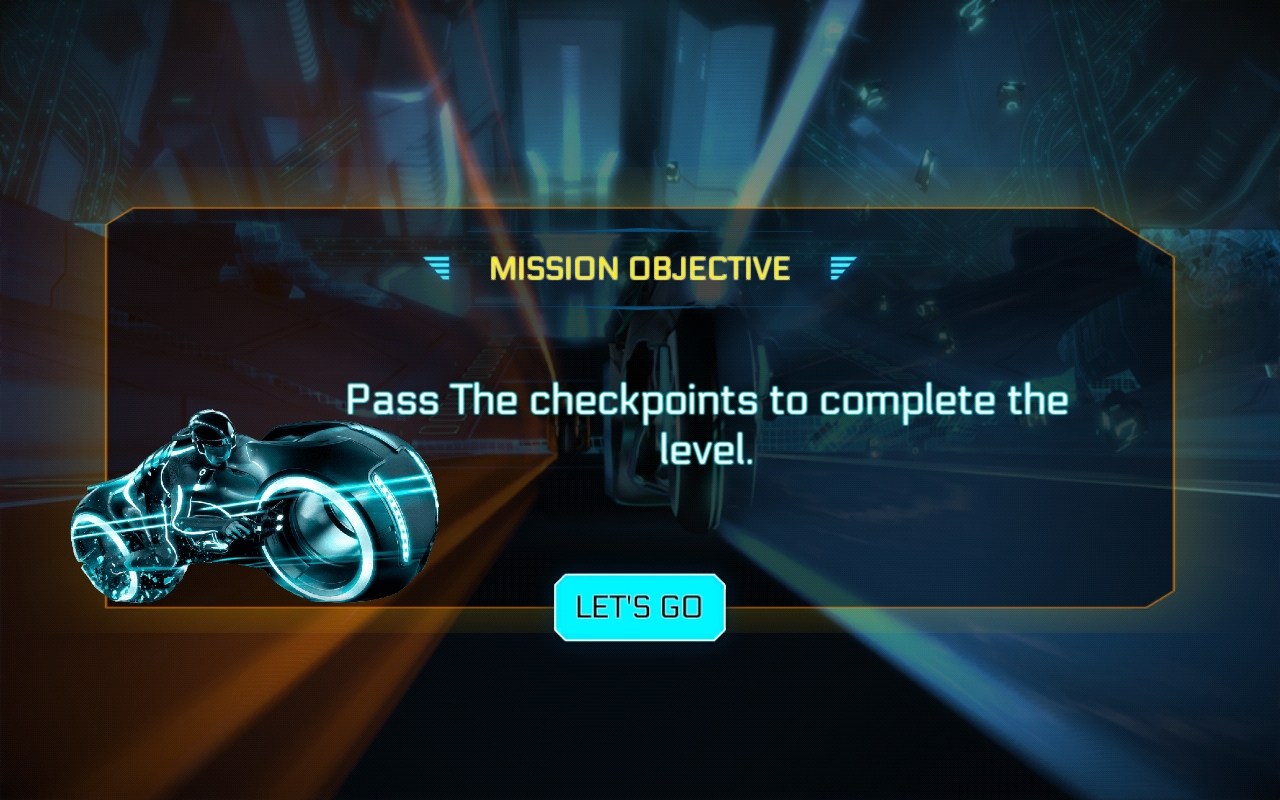Start the mission with LET'S GO
Image resolution: width=1280 pixels, height=800 pixels.
click(x=639, y=607)
